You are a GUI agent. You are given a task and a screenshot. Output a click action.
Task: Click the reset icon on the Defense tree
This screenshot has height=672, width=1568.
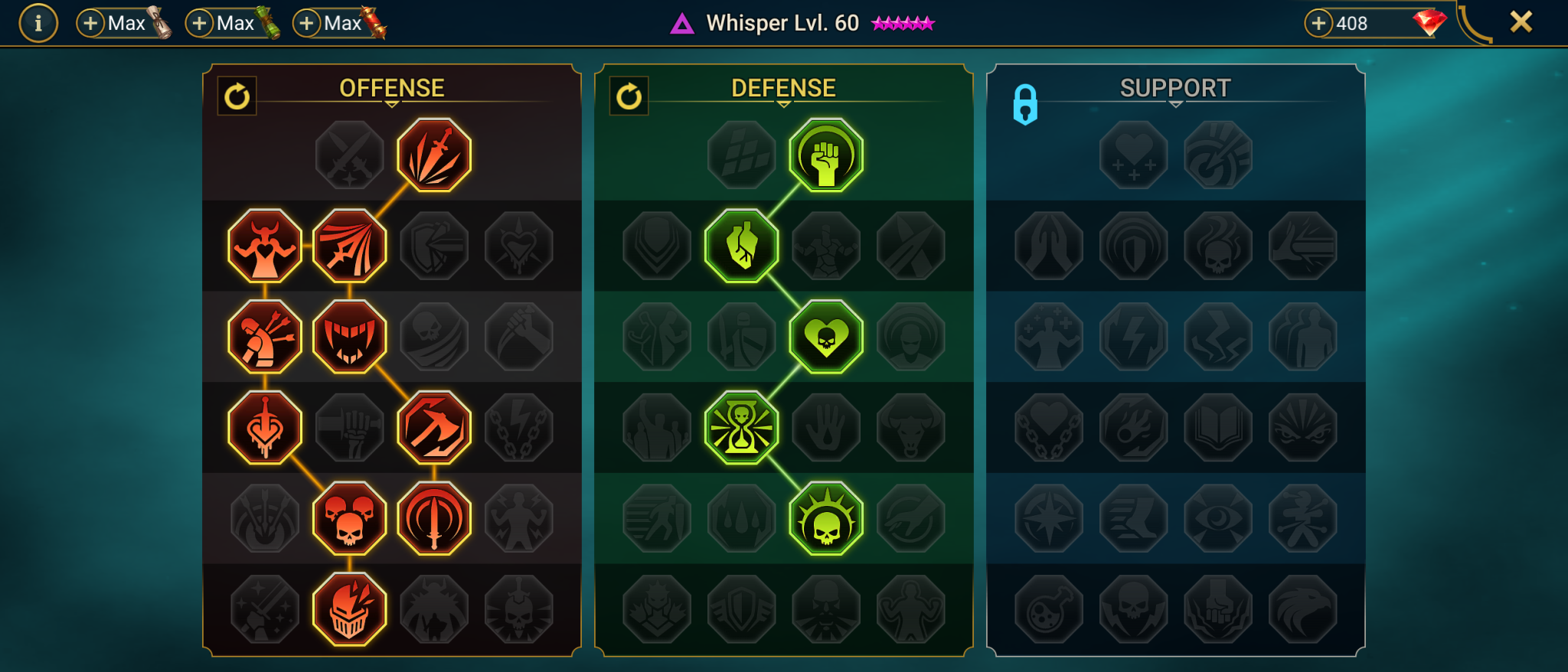point(629,96)
